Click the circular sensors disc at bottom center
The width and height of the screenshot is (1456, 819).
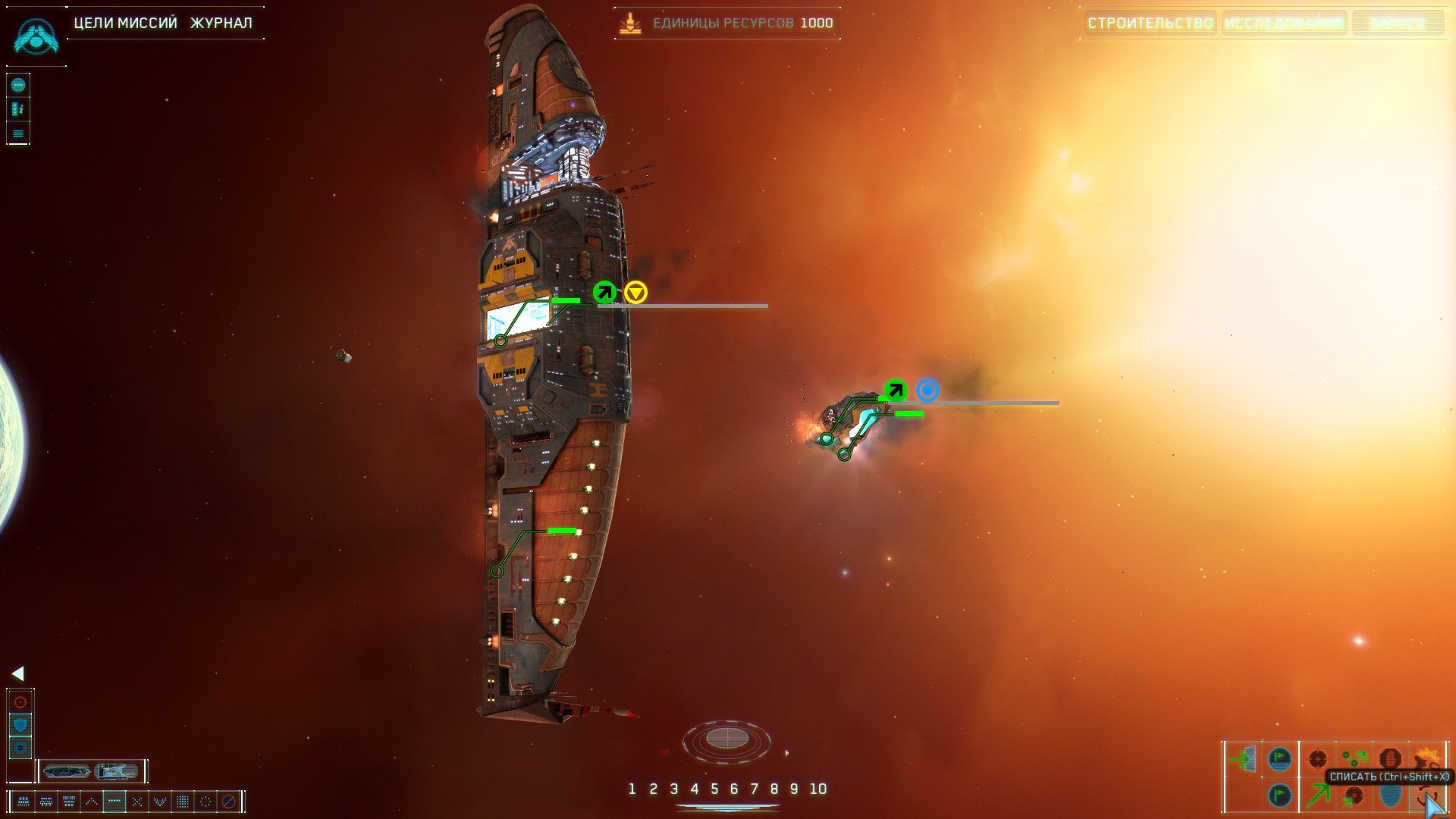pyautogui.click(x=726, y=738)
